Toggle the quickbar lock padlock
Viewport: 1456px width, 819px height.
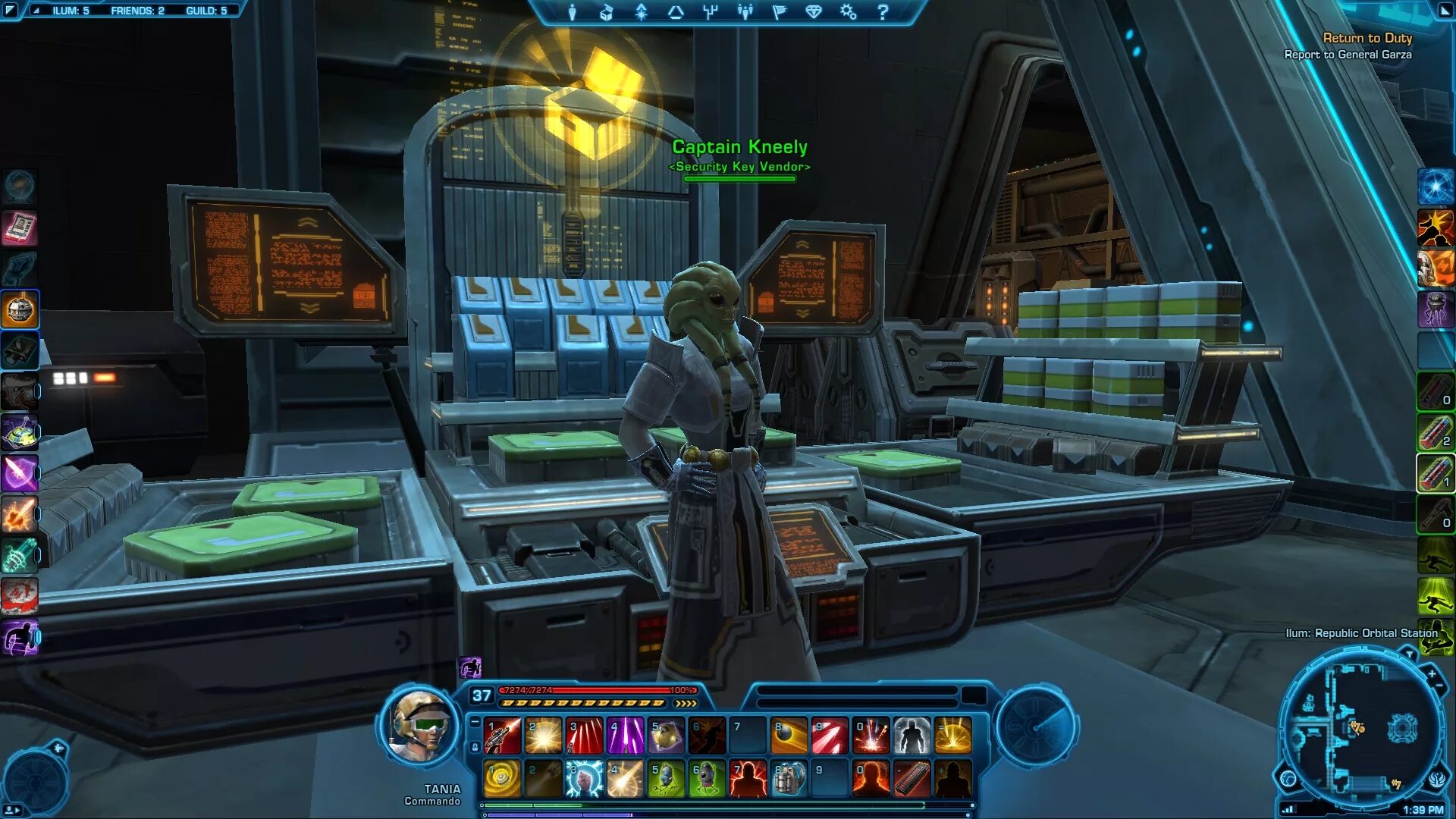(x=475, y=748)
